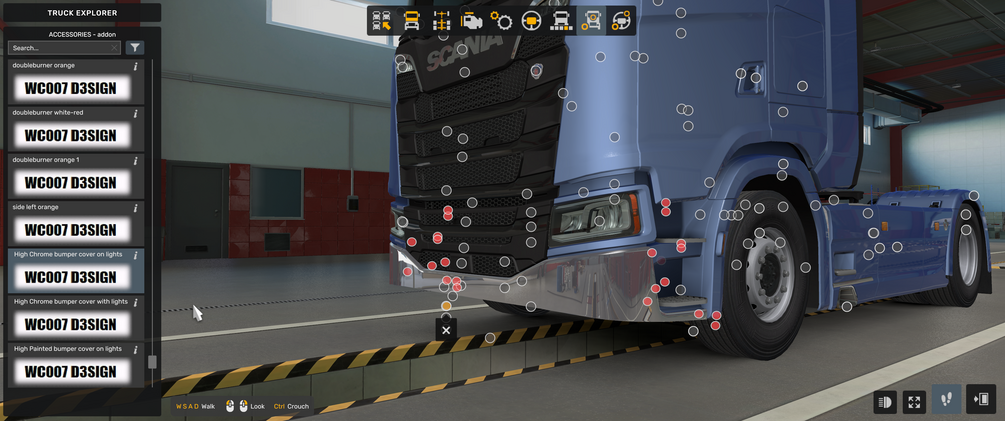Click the accessories Search field
1005x421 pixels.
tap(62, 48)
